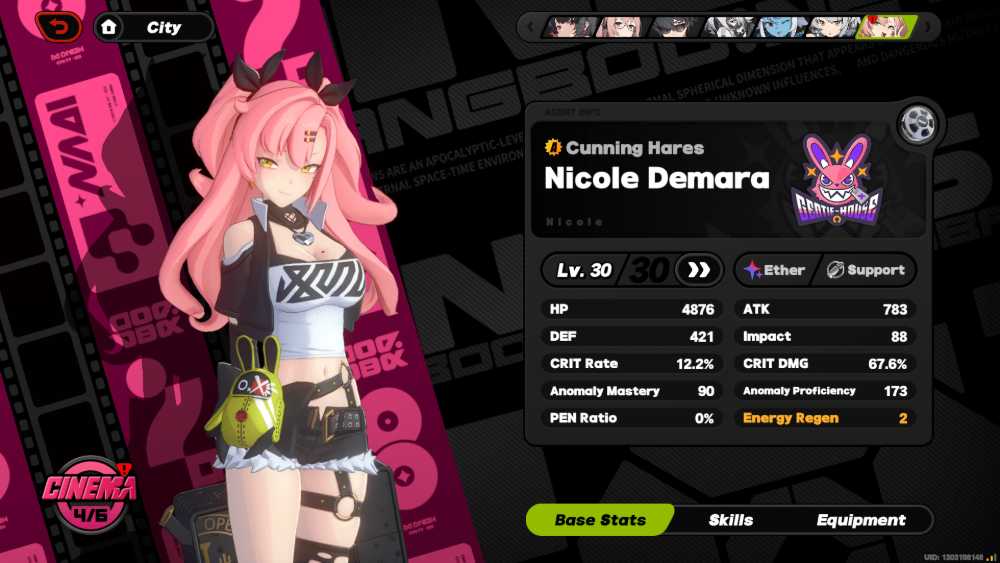Show Support specialty details
Viewport: 1000px width, 563px height.
tap(865, 270)
